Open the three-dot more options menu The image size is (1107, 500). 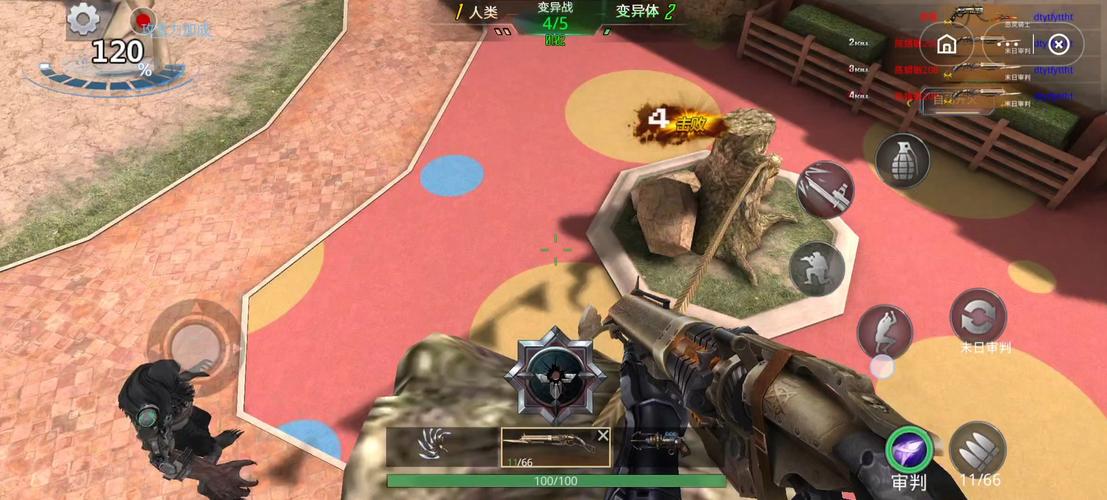[x=1004, y=44]
